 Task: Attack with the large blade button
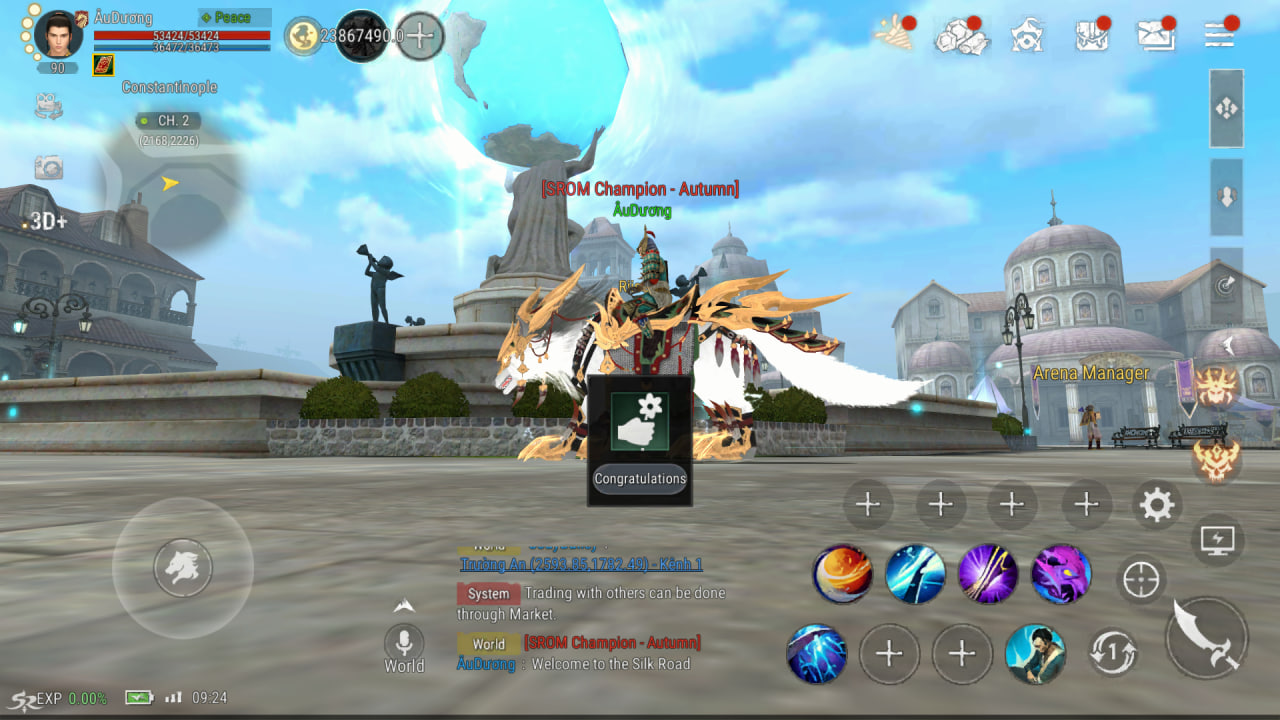click(1207, 638)
